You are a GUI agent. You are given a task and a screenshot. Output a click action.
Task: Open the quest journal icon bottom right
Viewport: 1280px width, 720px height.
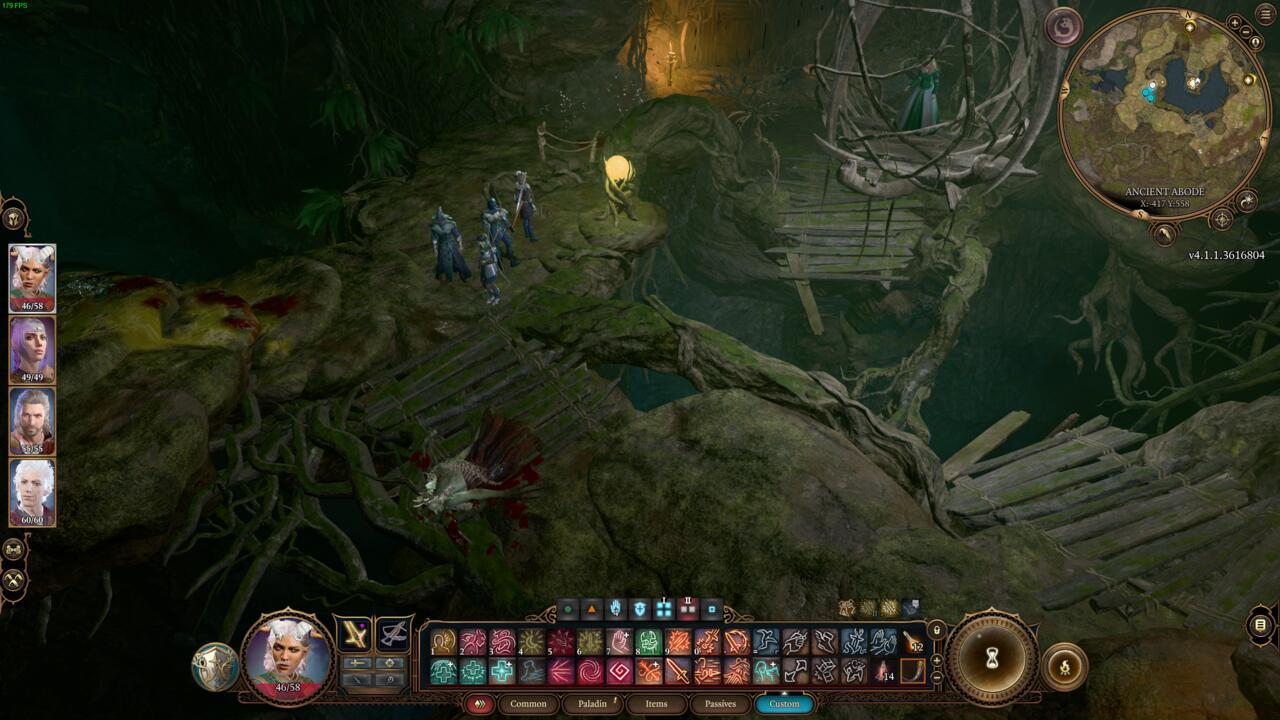(1261, 625)
